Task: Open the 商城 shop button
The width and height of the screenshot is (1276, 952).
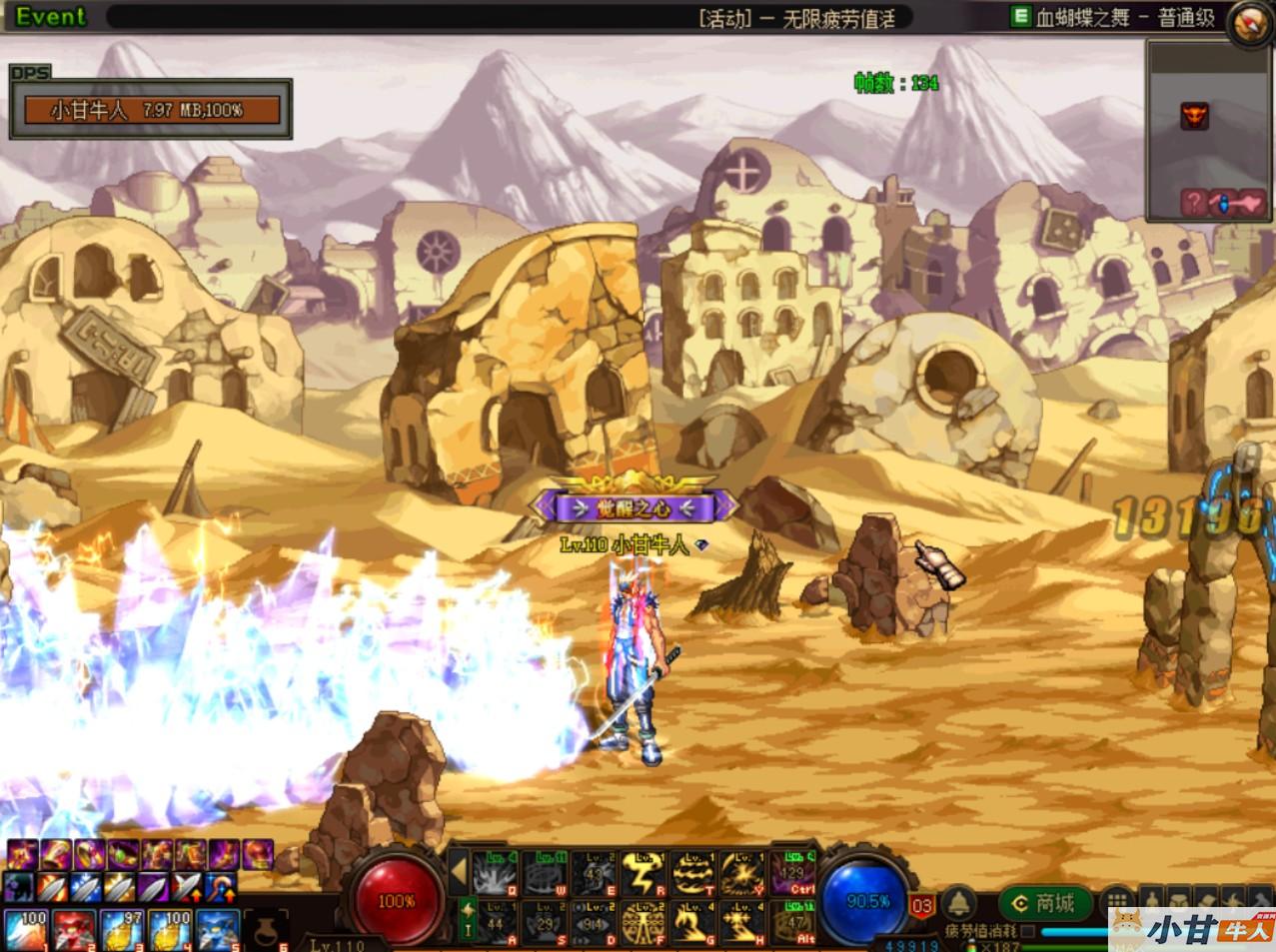Action: 1045,904
